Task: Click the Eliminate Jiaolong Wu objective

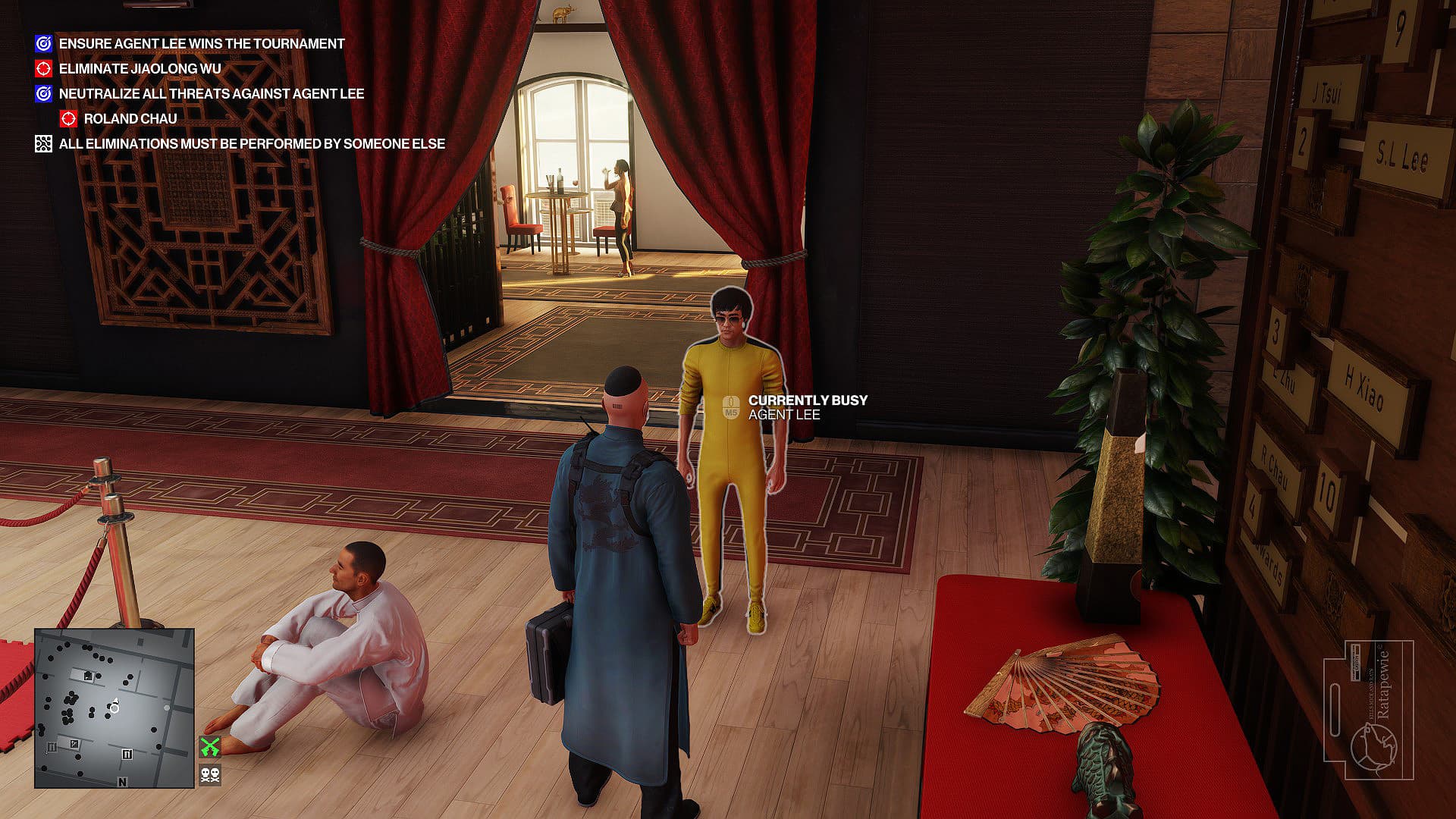Action: (x=140, y=69)
